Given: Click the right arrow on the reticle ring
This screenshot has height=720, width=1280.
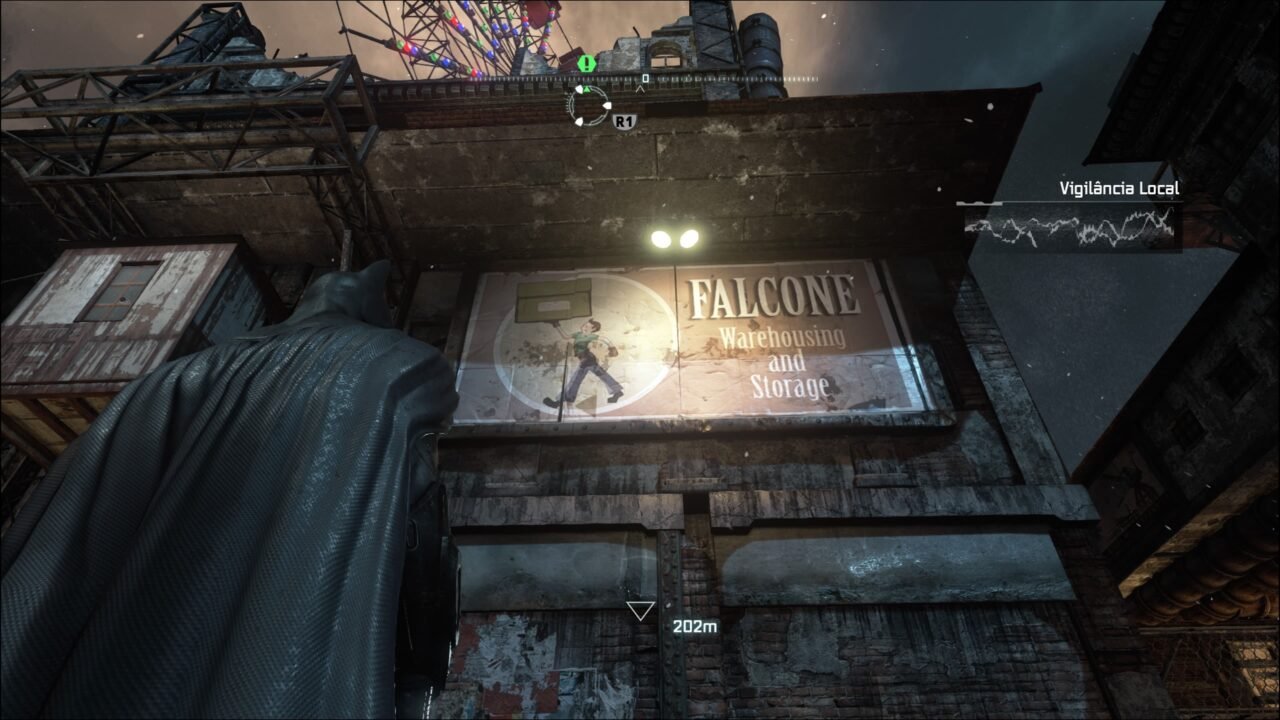Looking at the screenshot, I should point(607,106).
